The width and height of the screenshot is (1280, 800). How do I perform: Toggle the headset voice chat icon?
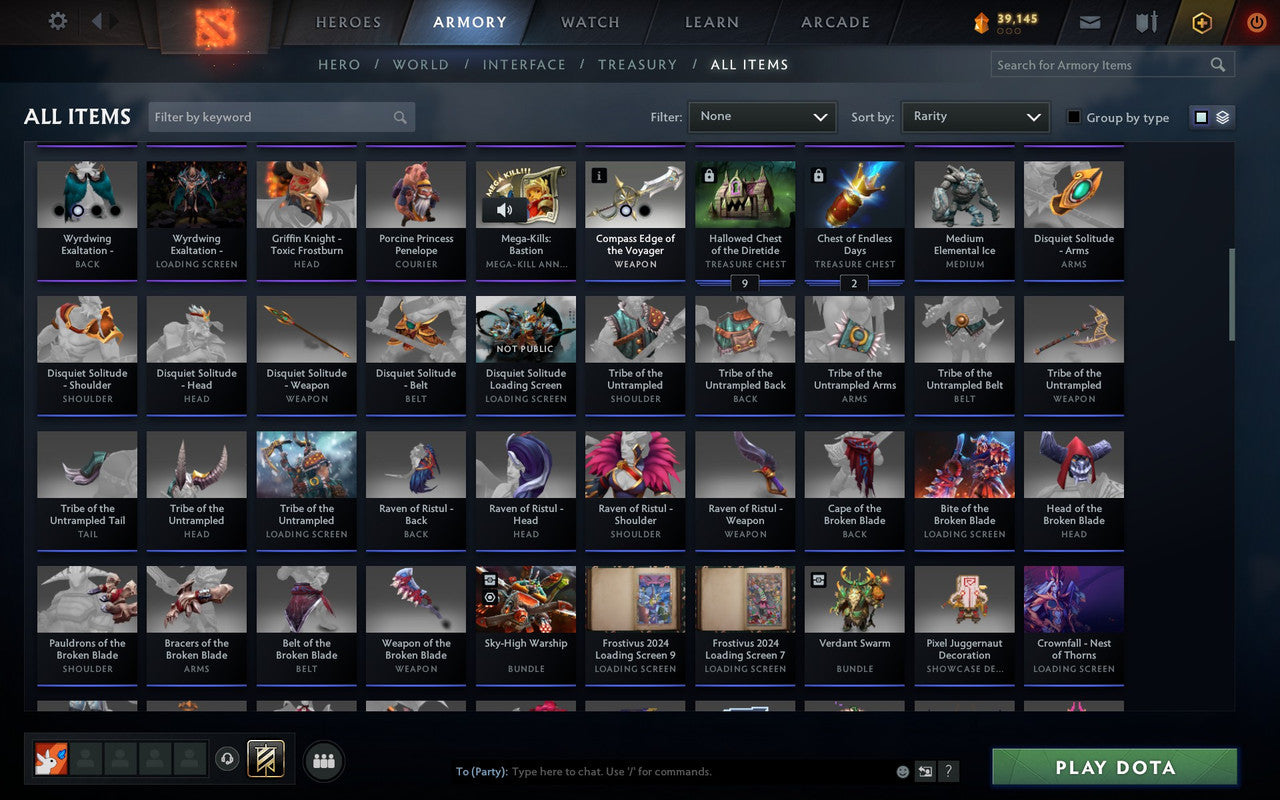(x=228, y=760)
